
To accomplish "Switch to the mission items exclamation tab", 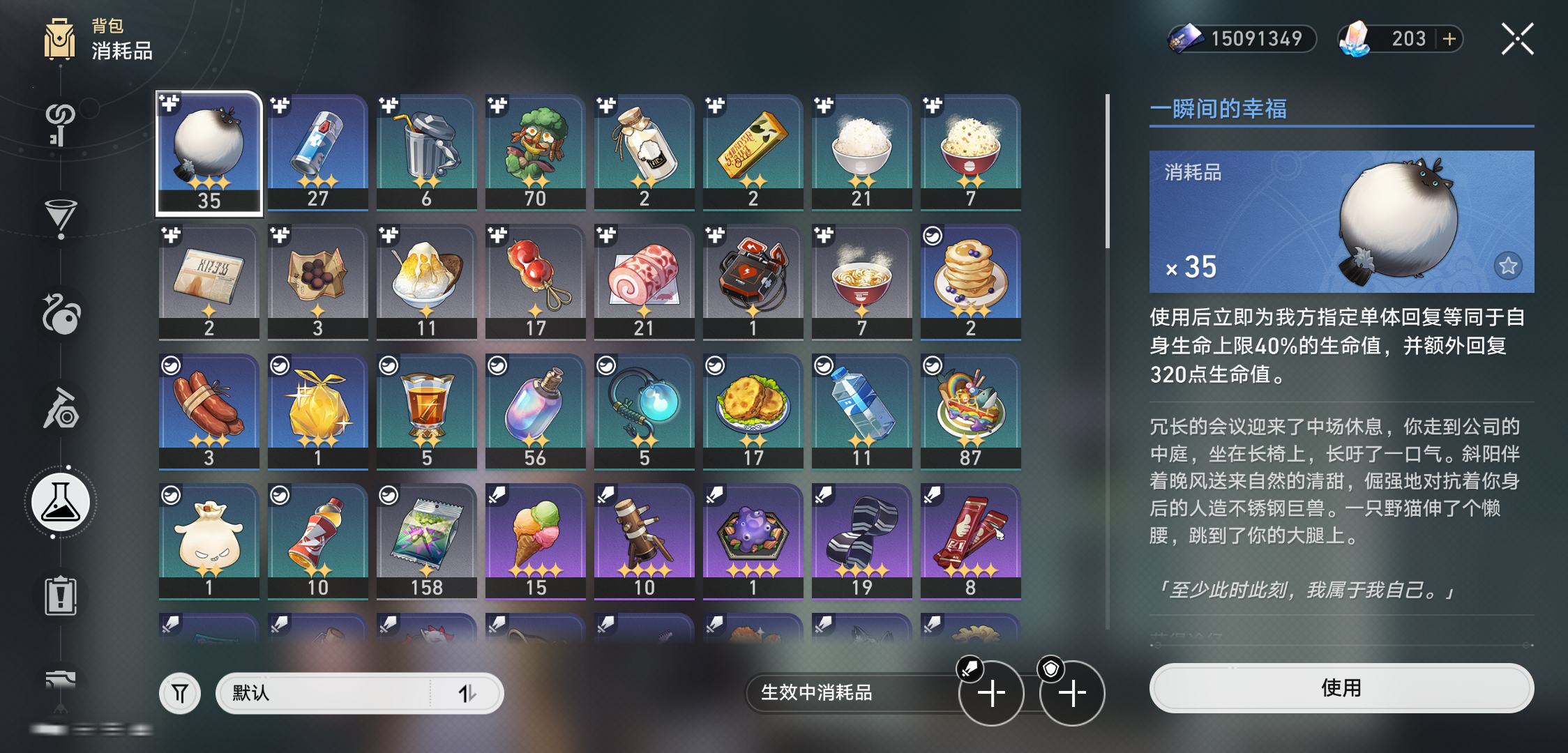I will [x=61, y=596].
